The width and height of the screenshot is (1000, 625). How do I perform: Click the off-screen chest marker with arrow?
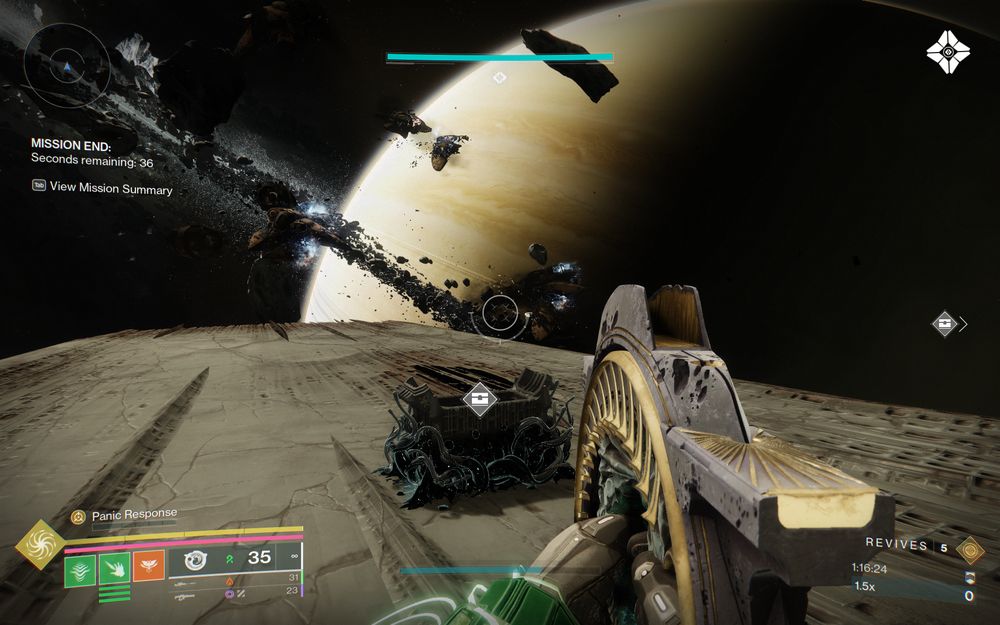click(x=945, y=323)
